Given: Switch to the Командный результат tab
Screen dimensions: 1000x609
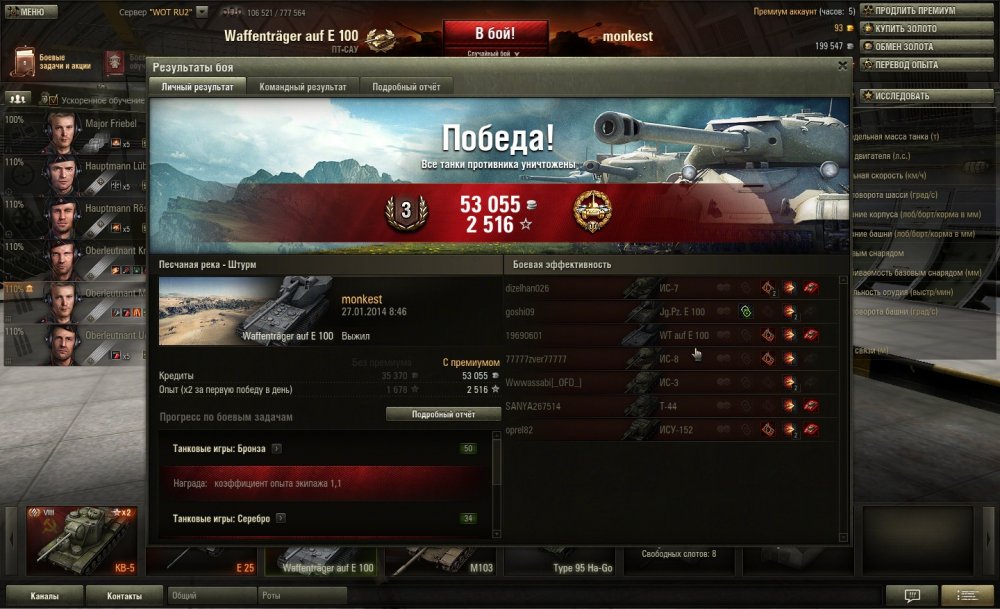Looking at the screenshot, I should click(x=303, y=87).
